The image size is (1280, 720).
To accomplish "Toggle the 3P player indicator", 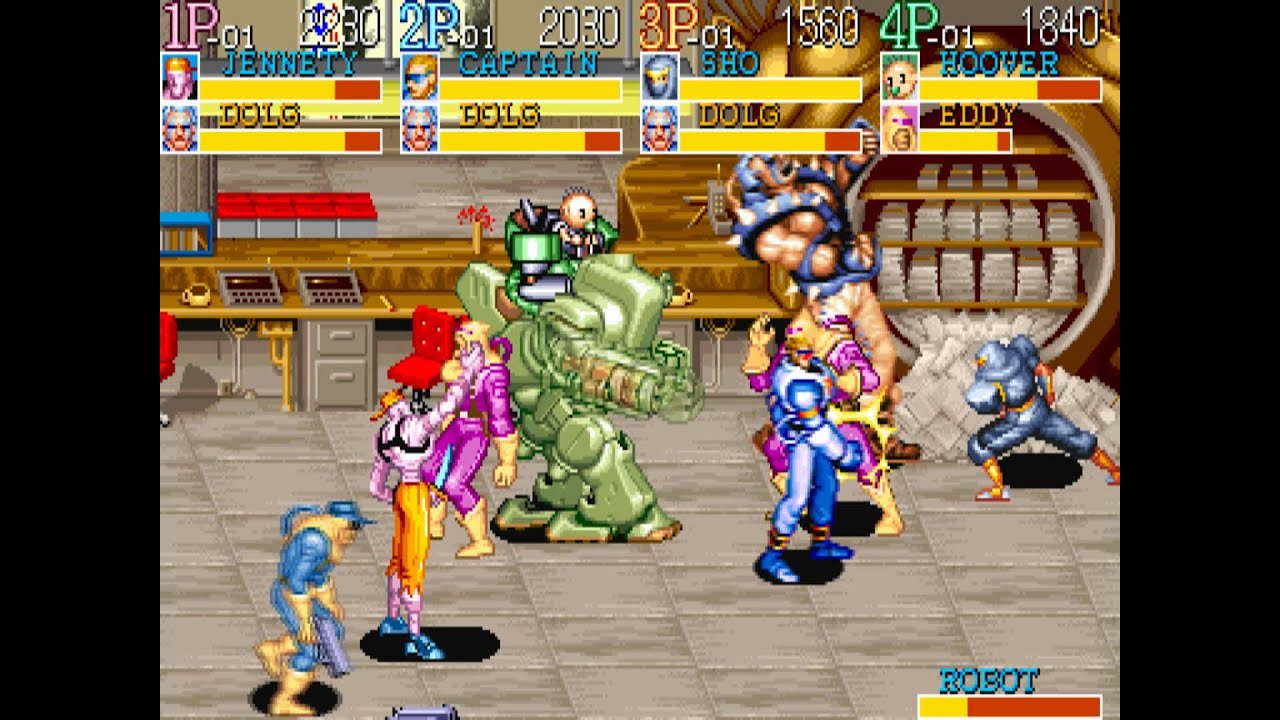I will pyautogui.click(x=670, y=22).
